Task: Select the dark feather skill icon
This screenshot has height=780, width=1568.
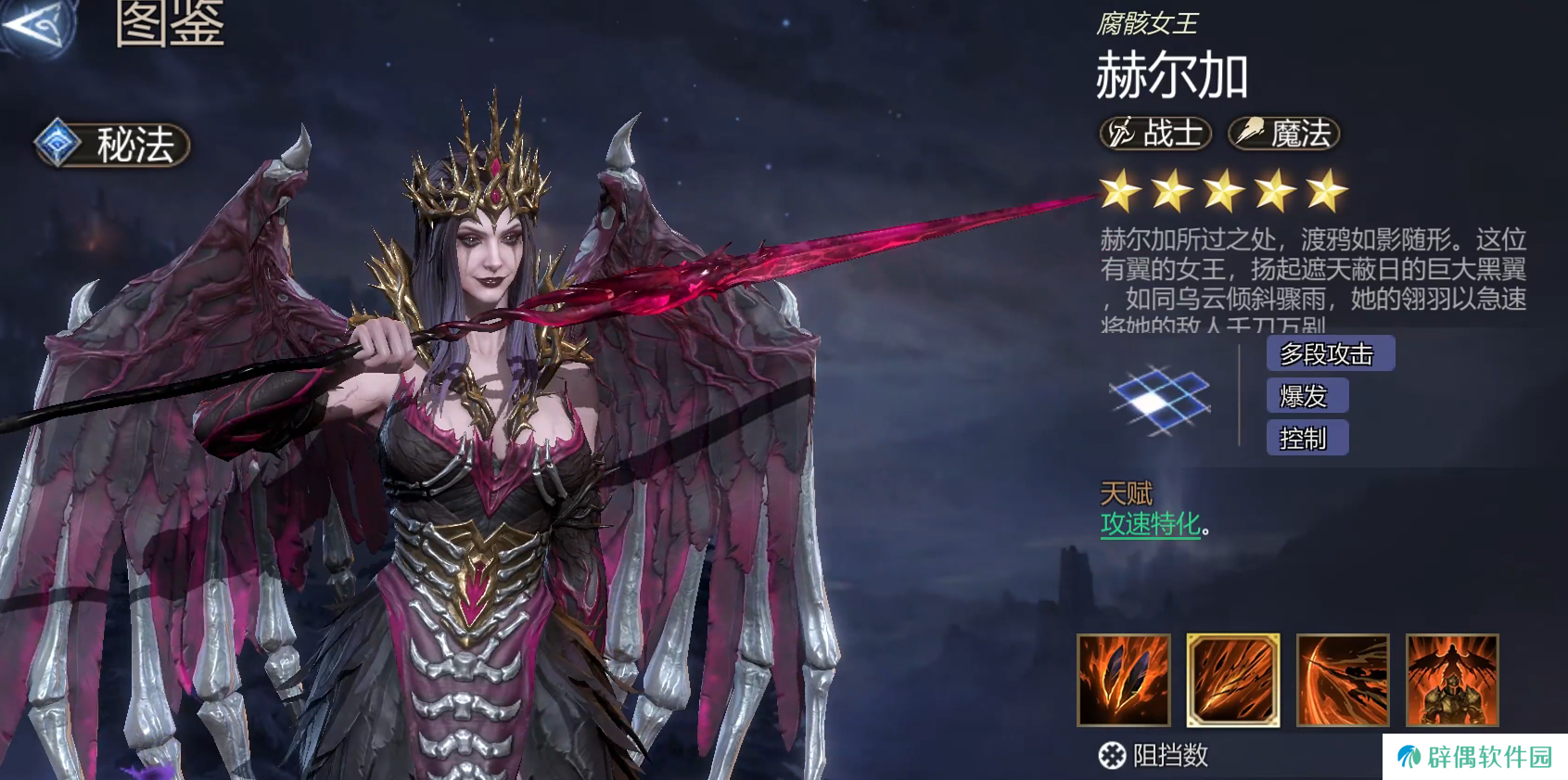Action: (1124, 680)
